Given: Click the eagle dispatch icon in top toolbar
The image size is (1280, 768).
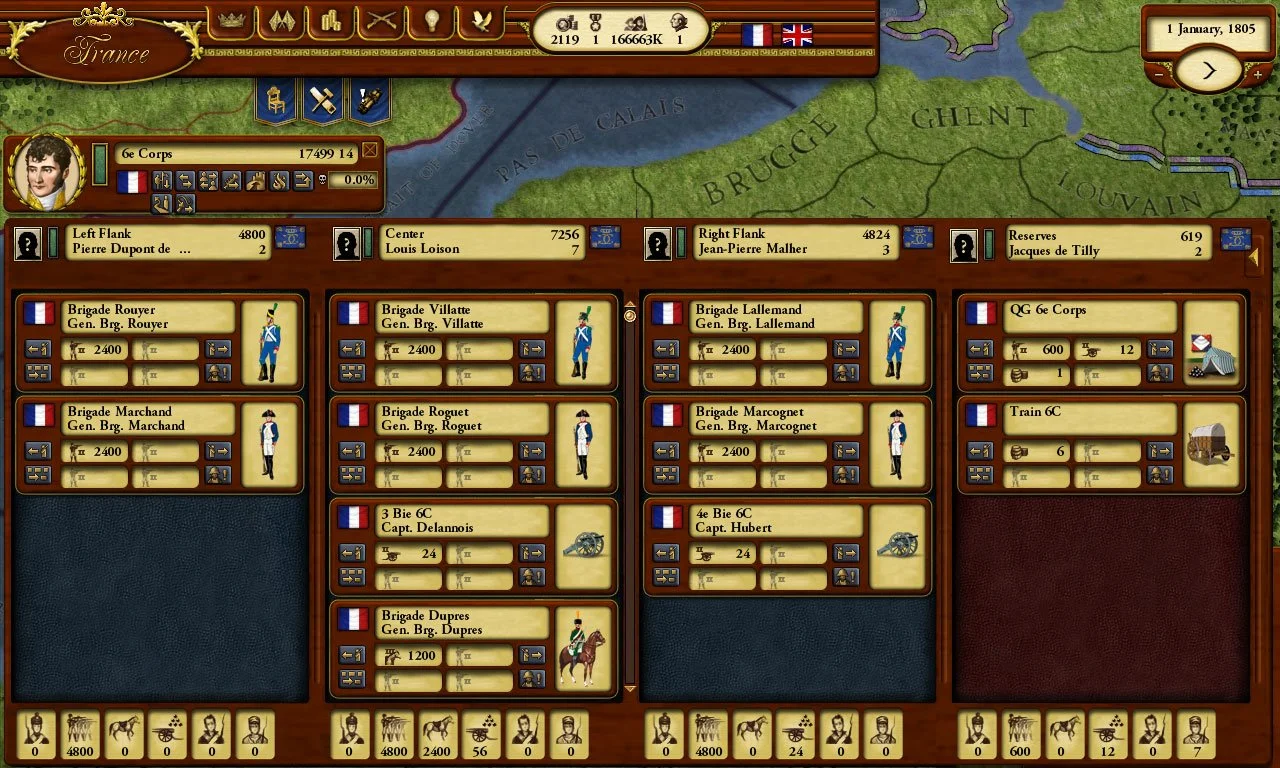Looking at the screenshot, I should pos(480,22).
